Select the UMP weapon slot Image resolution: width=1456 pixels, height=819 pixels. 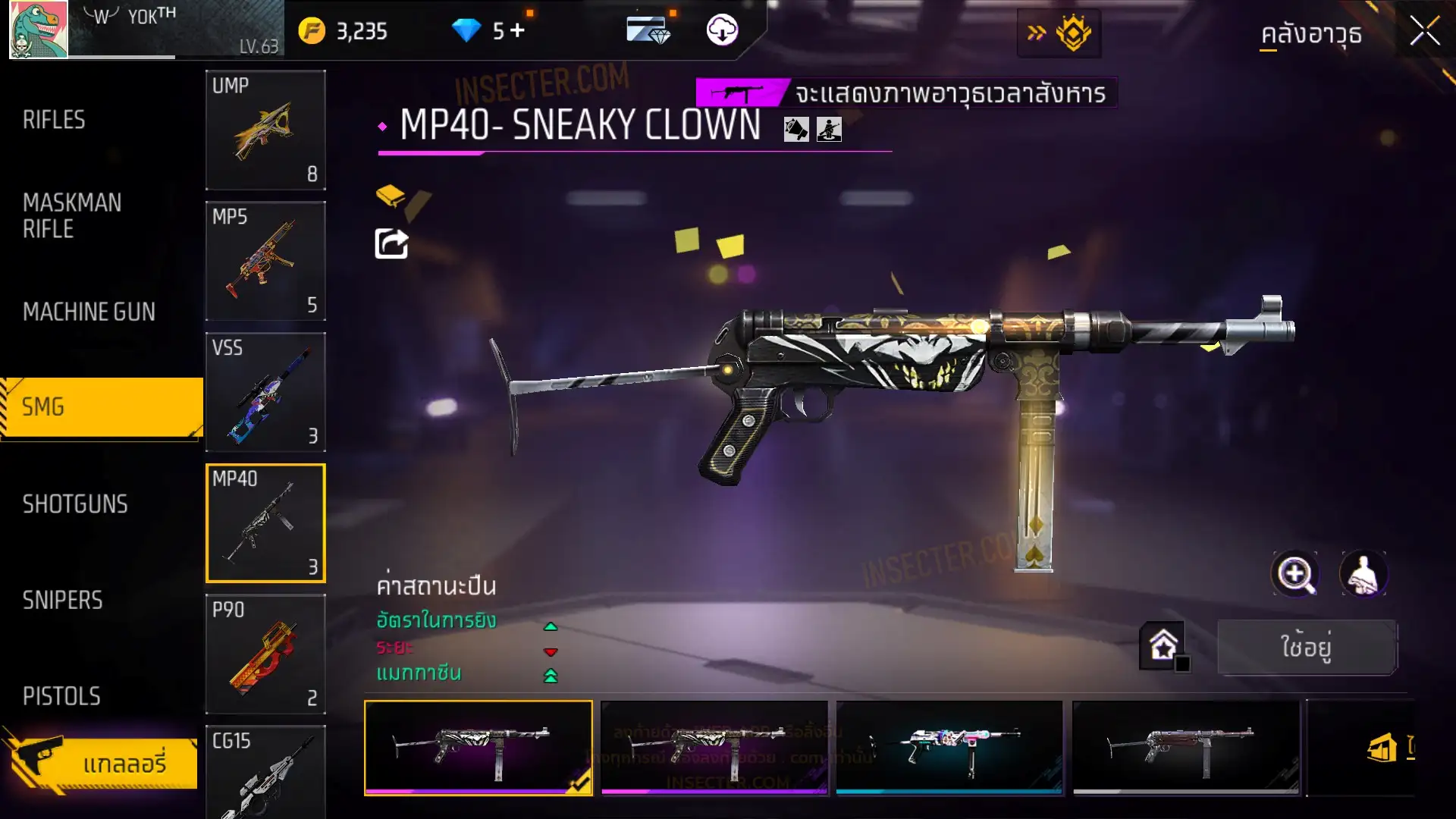[265, 130]
